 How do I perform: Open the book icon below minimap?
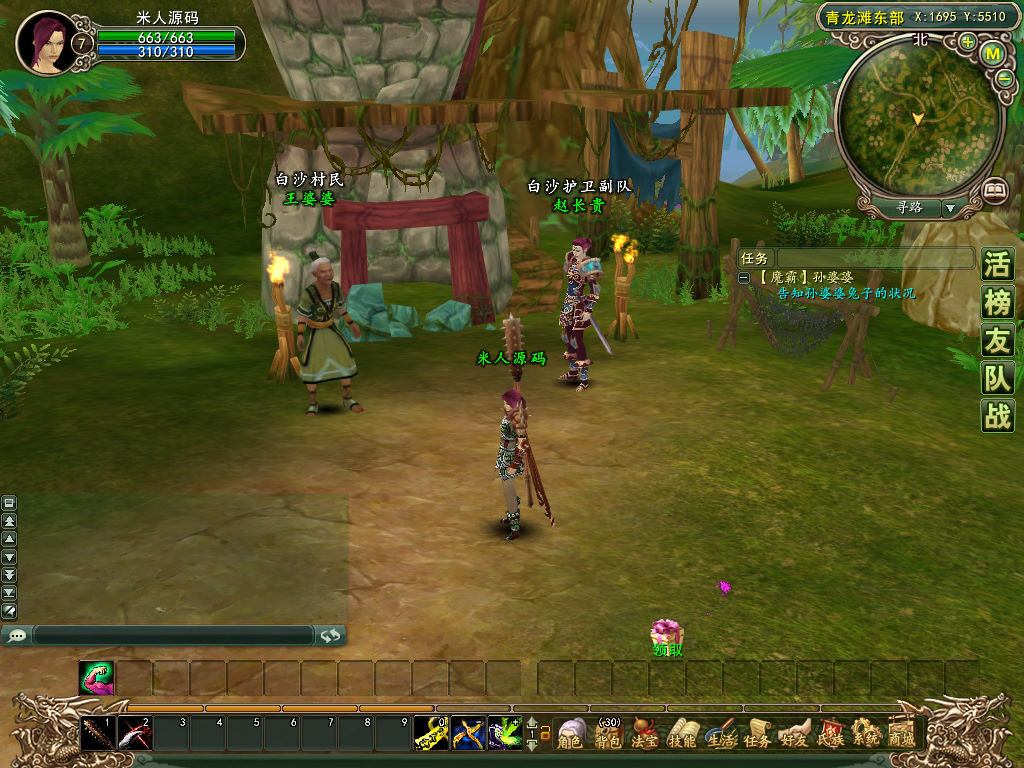(993, 189)
